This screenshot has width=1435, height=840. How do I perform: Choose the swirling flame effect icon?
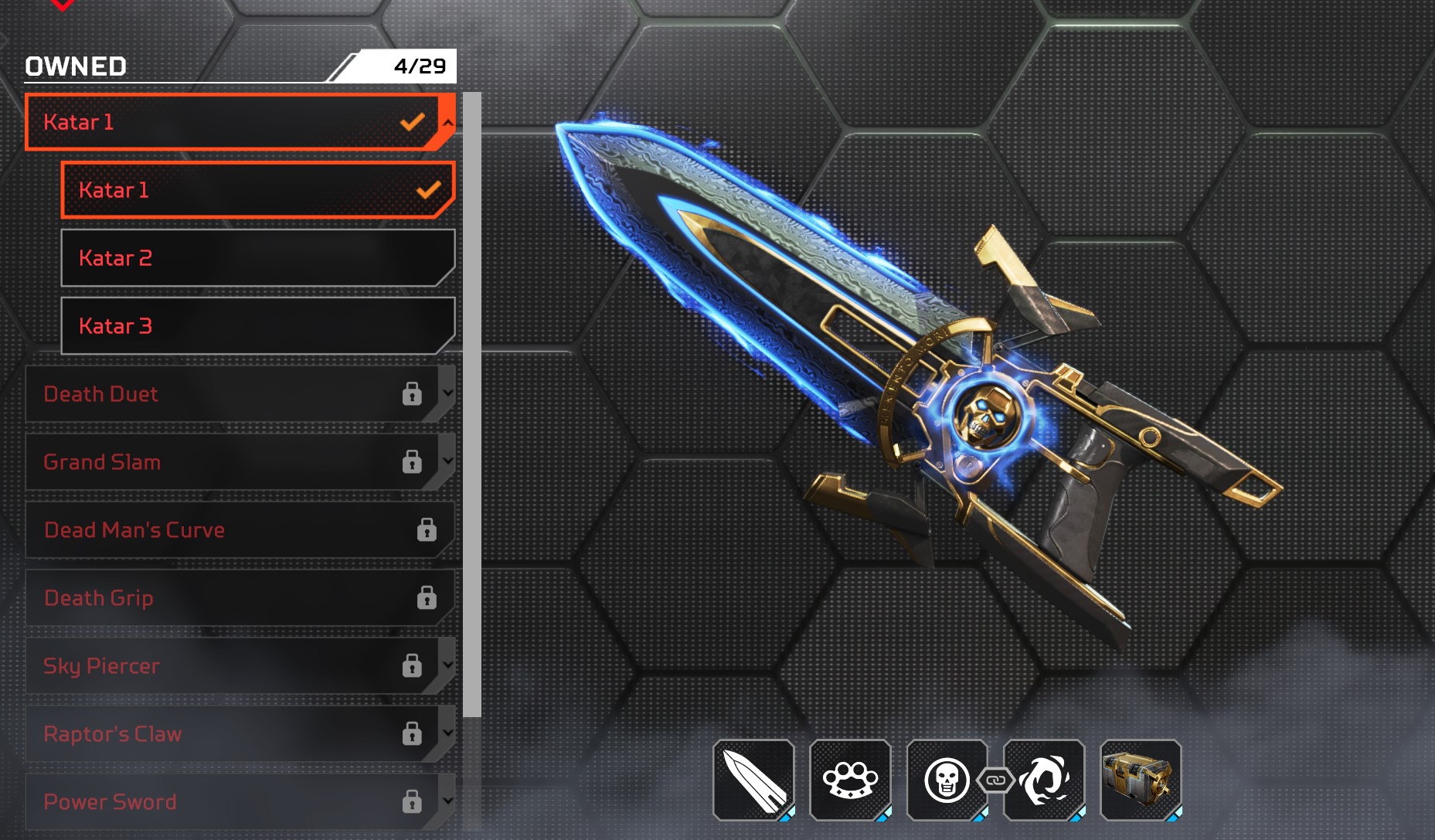pyautogui.click(x=1044, y=780)
